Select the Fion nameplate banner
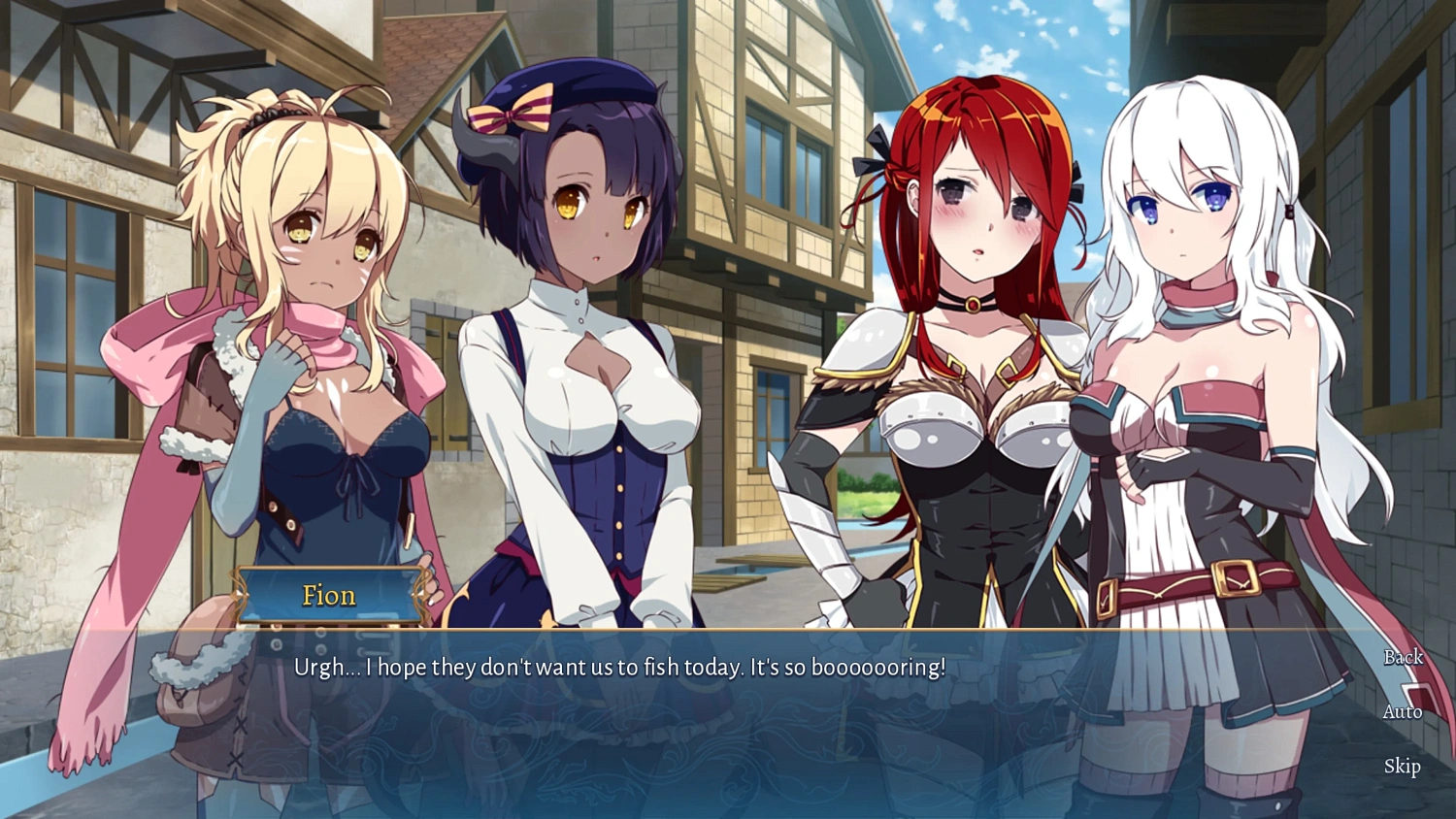 point(328,595)
